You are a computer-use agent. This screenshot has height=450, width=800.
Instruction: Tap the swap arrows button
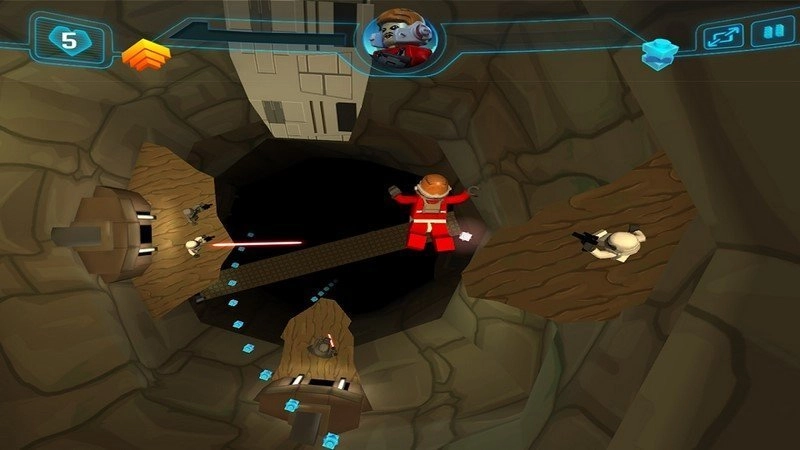[723, 36]
